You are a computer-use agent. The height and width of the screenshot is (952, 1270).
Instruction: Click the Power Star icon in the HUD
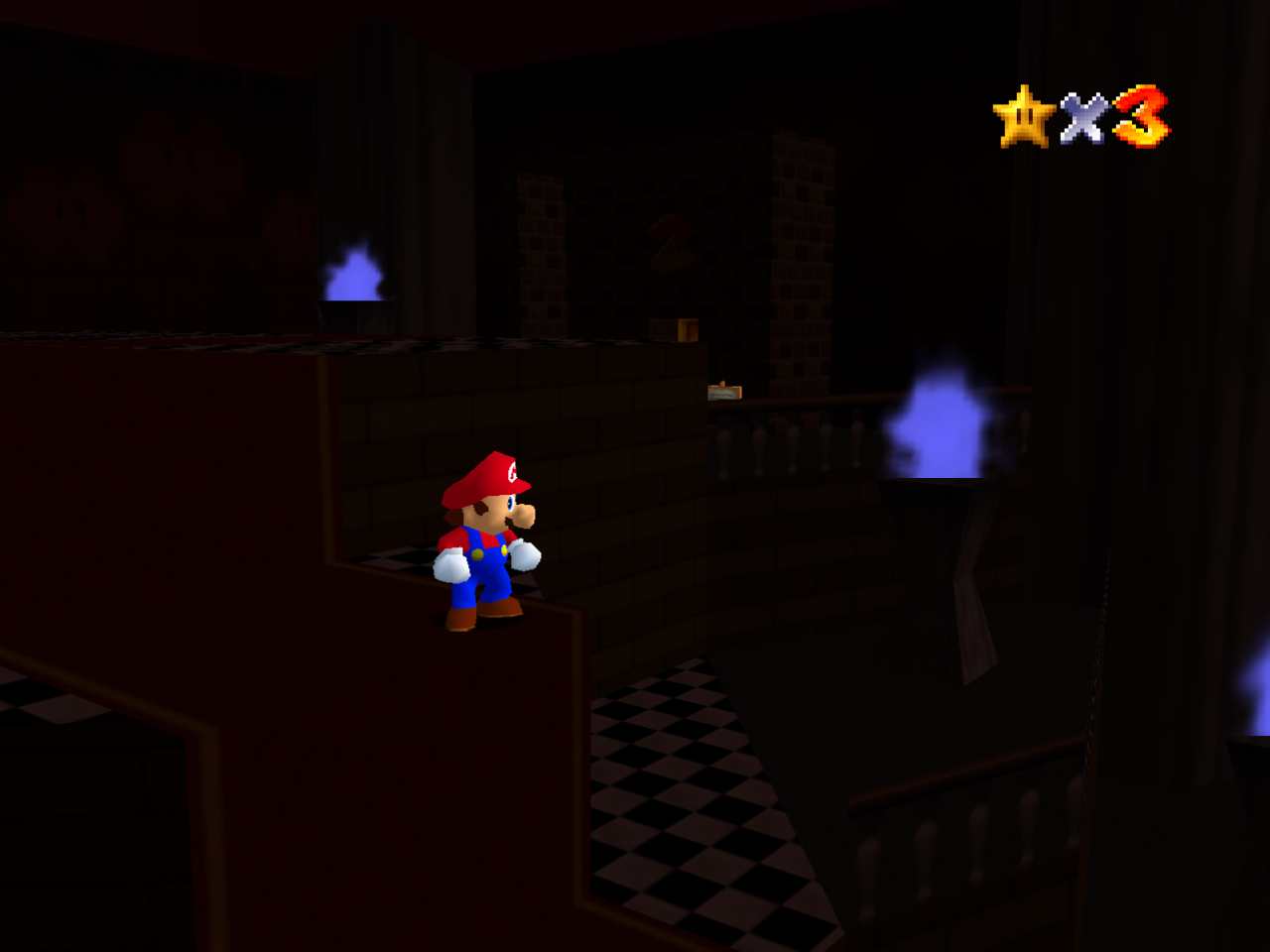point(1022,116)
